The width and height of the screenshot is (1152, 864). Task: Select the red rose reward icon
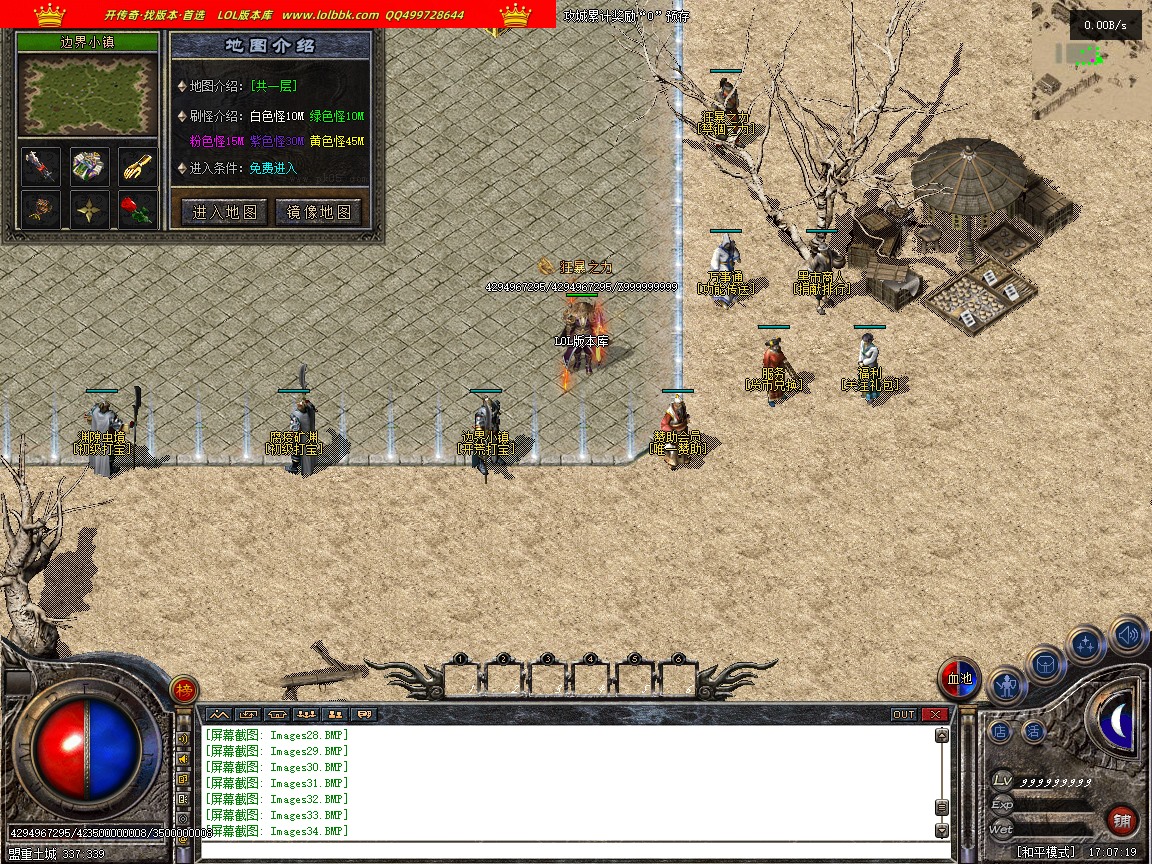tap(138, 209)
